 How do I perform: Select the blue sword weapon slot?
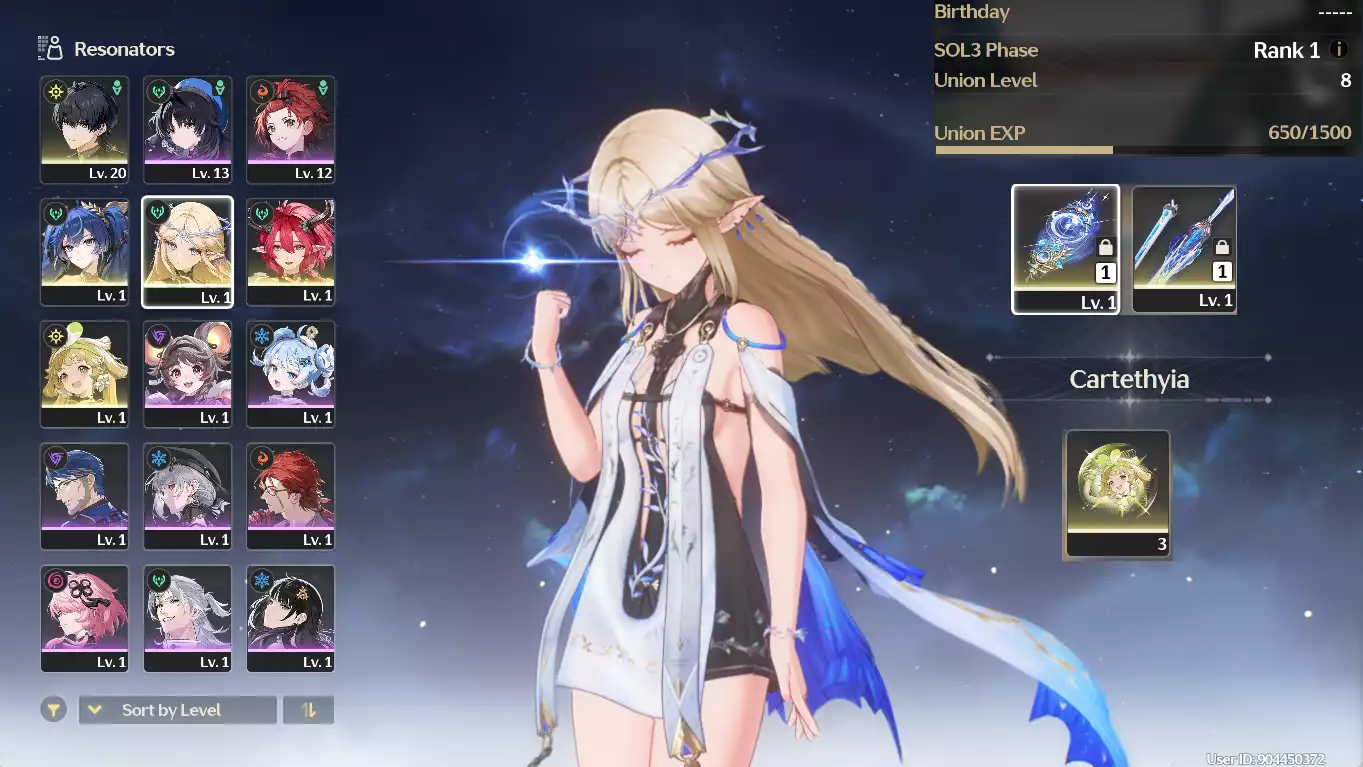[x=1185, y=249]
